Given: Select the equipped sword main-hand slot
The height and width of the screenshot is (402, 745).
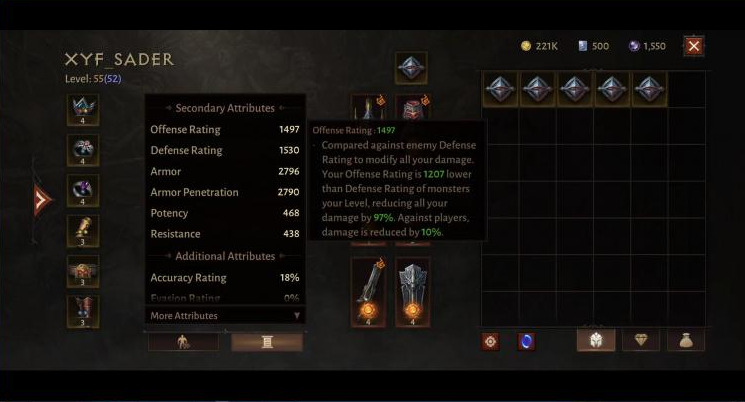Looking at the screenshot, I should coord(367,291).
